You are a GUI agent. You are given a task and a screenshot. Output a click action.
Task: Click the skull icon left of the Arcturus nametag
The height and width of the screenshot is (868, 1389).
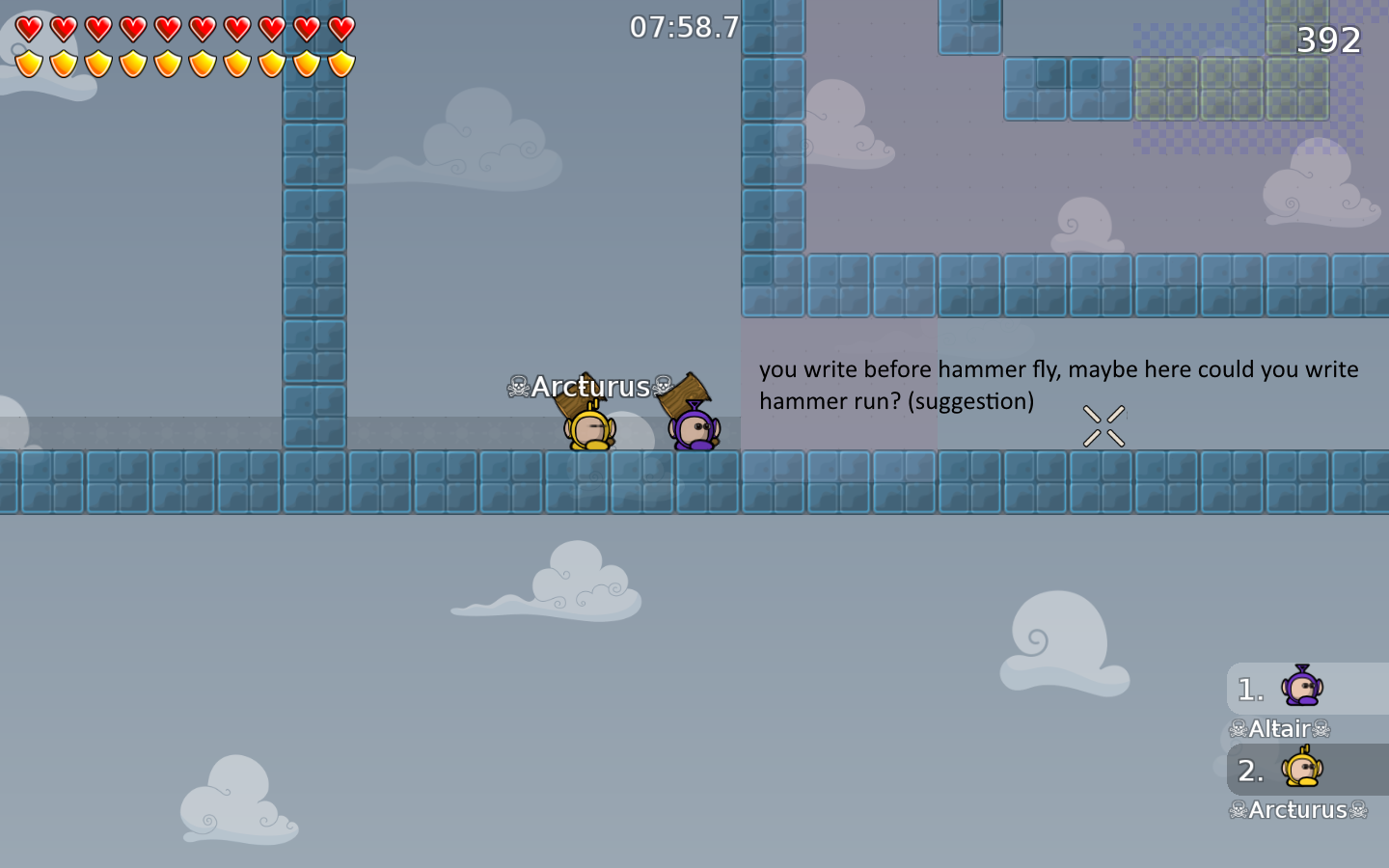point(516,386)
